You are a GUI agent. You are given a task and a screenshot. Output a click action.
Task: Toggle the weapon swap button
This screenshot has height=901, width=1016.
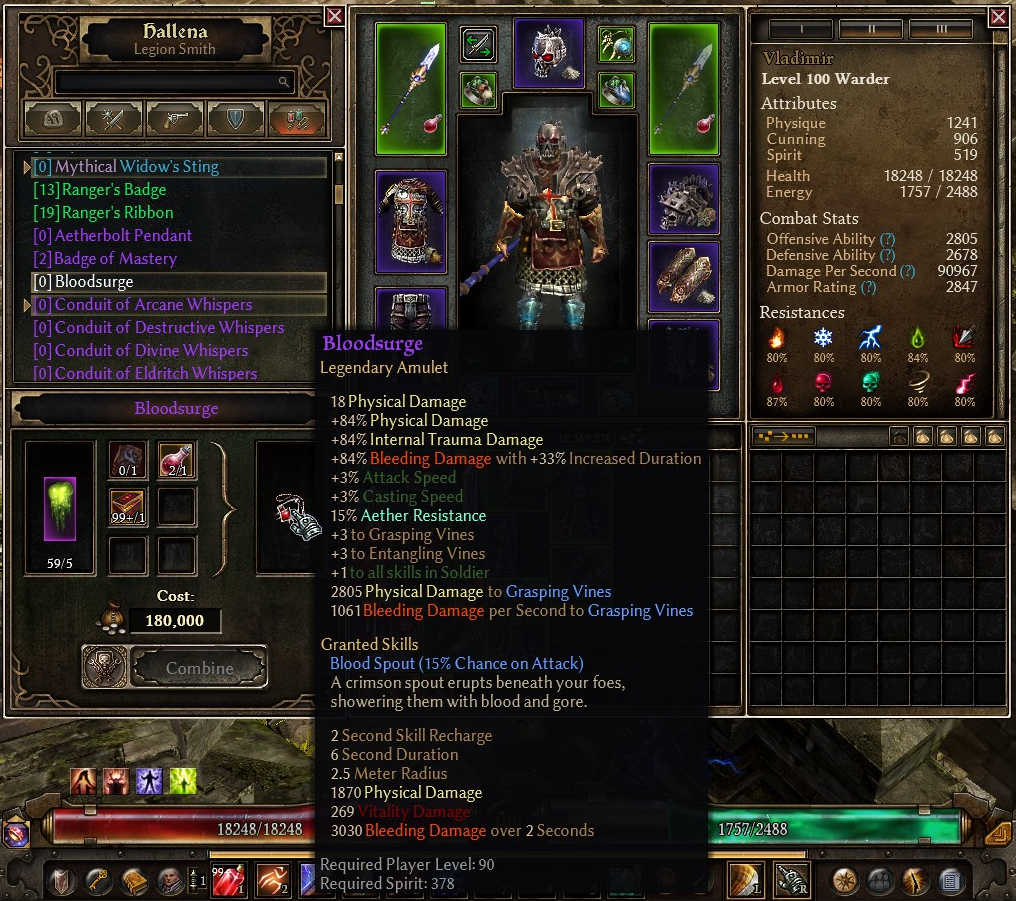point(478,44)
